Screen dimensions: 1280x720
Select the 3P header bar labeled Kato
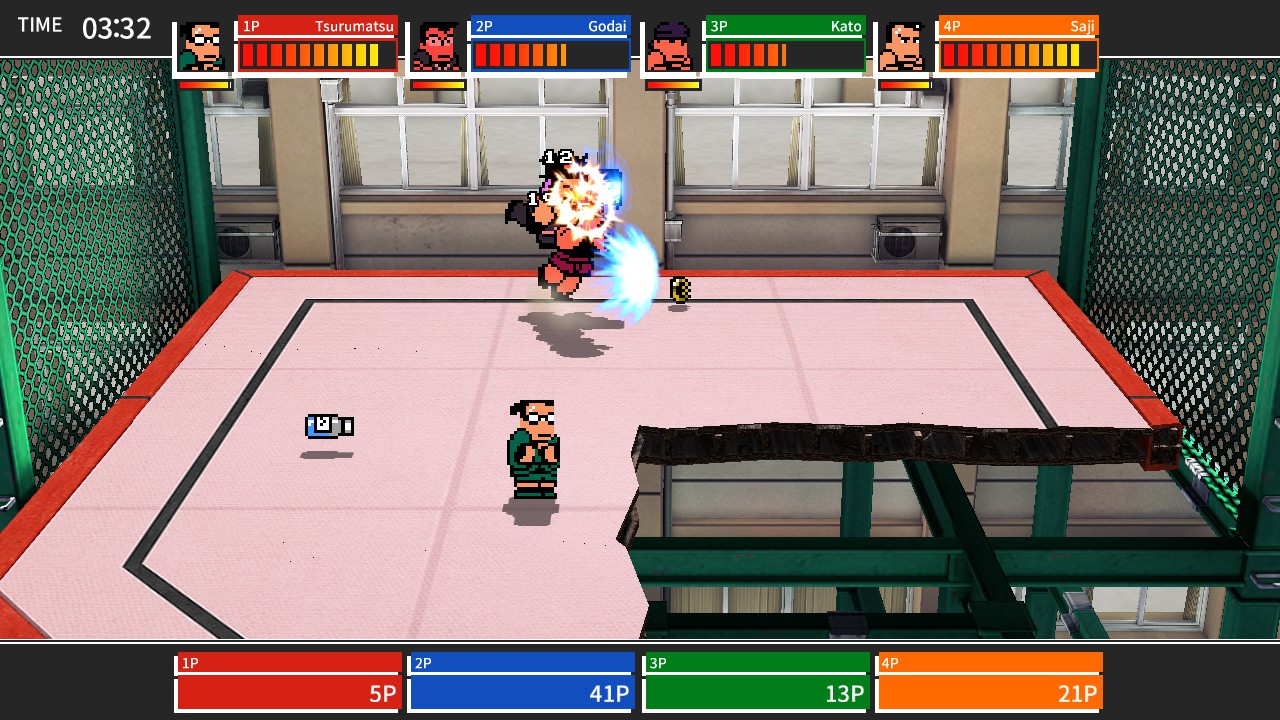[784, 27]
